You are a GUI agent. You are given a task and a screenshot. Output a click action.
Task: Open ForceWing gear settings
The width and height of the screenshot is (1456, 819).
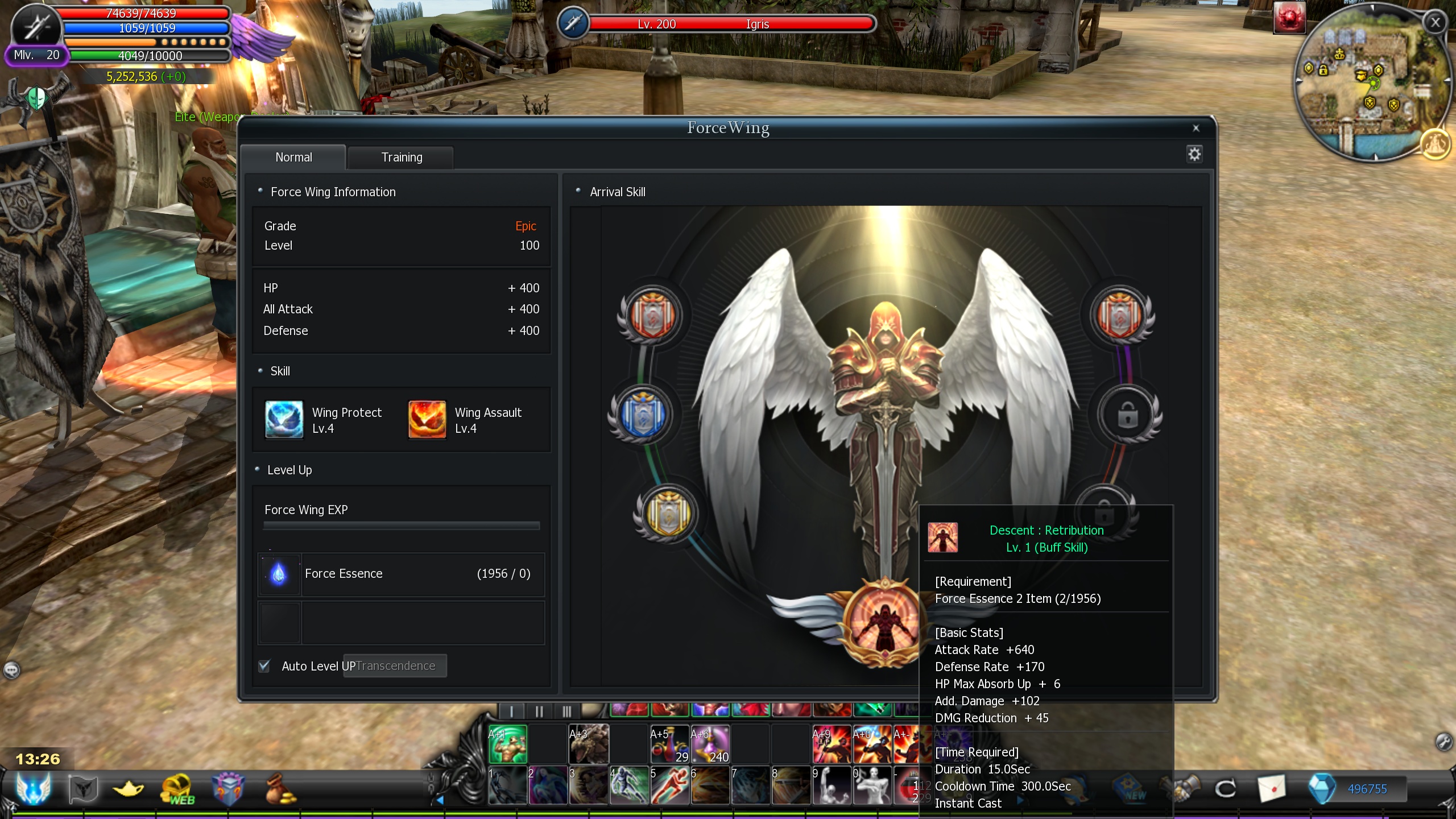1194,154
